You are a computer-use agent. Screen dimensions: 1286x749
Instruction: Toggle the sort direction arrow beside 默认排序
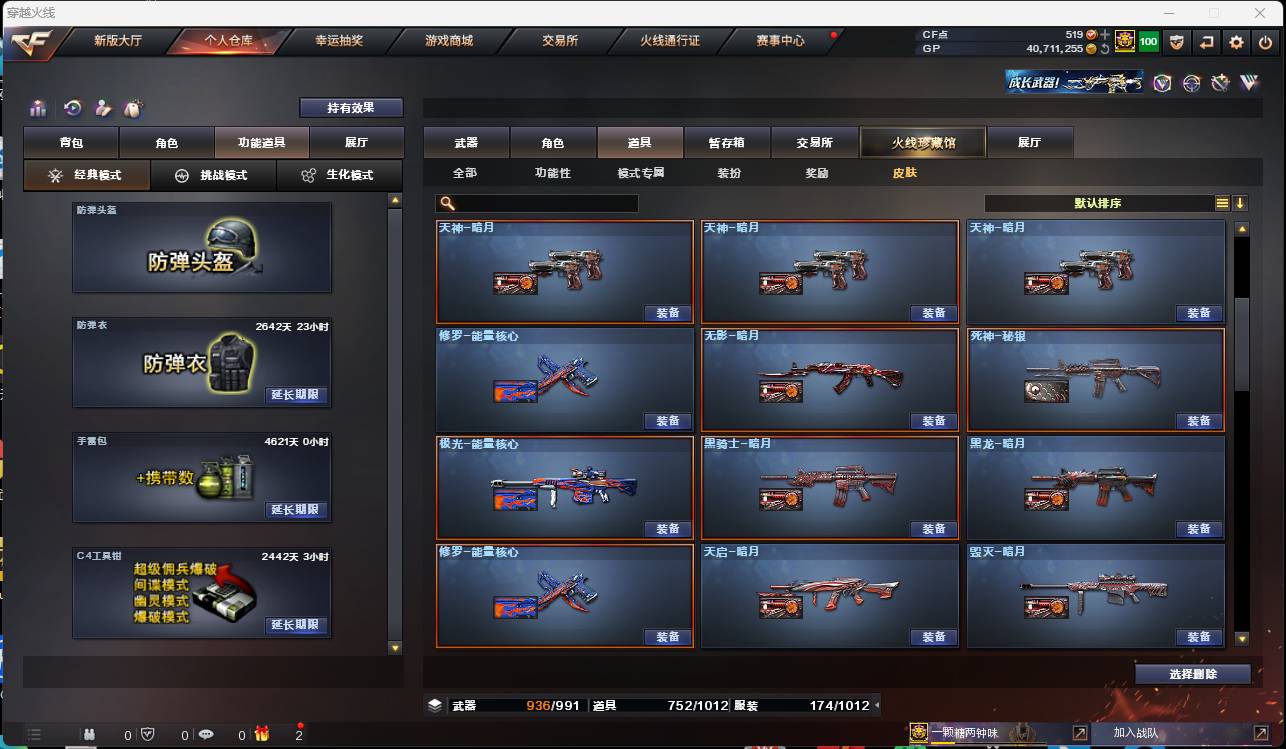point(1241,202)
